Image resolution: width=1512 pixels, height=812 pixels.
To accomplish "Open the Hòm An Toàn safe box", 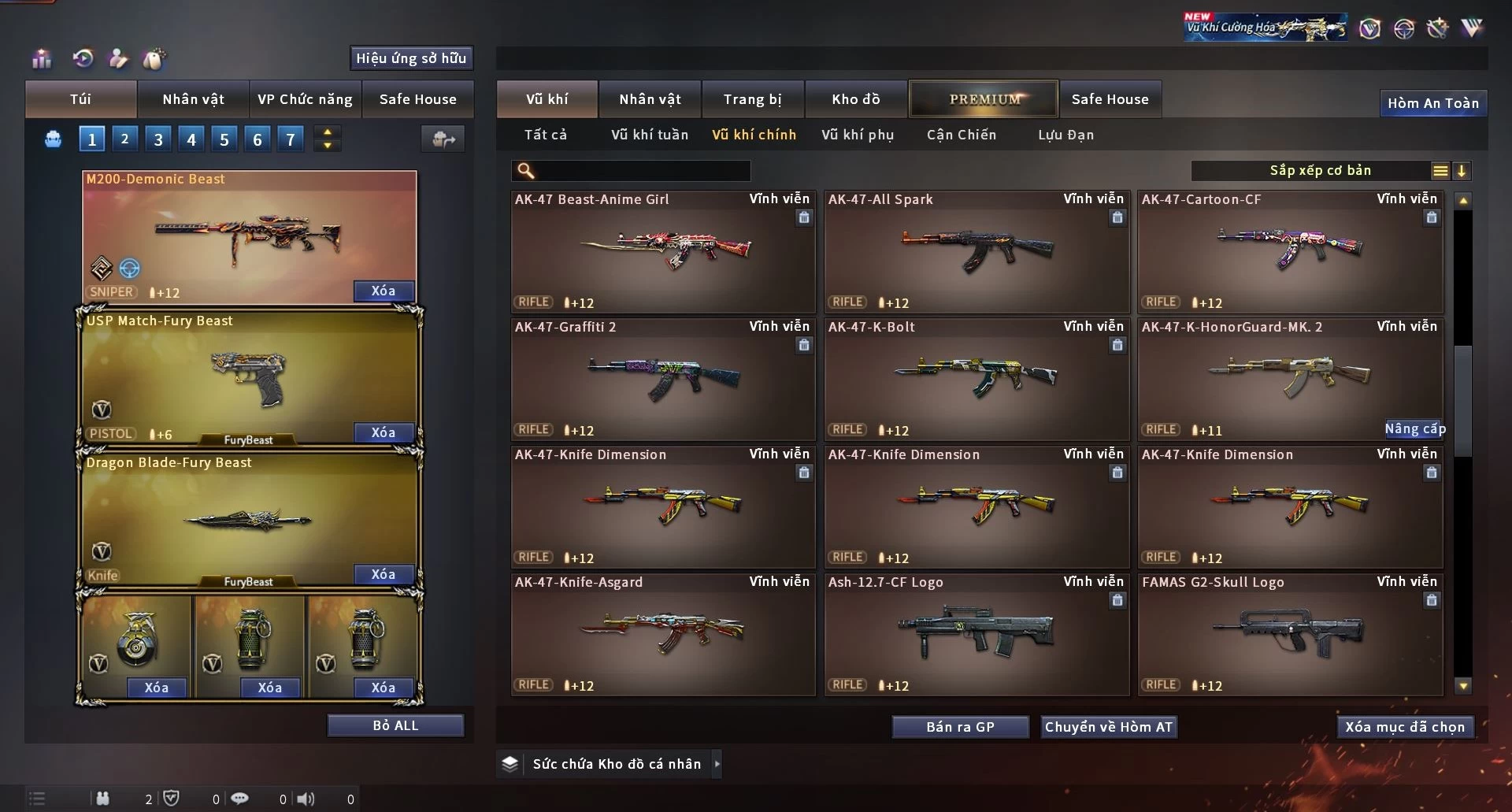I will coord(1432,103).
